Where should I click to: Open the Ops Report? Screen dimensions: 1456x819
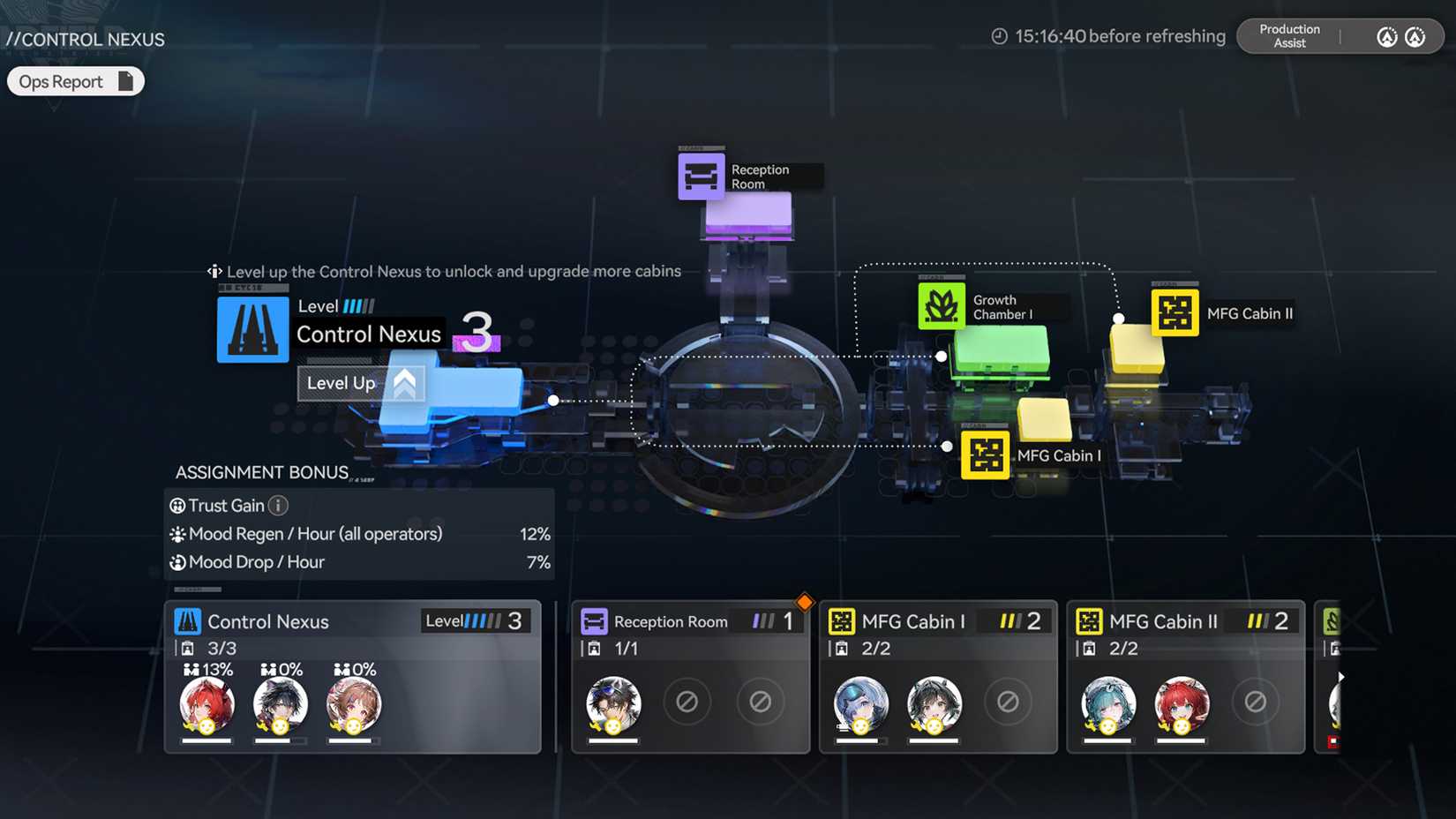75,80
